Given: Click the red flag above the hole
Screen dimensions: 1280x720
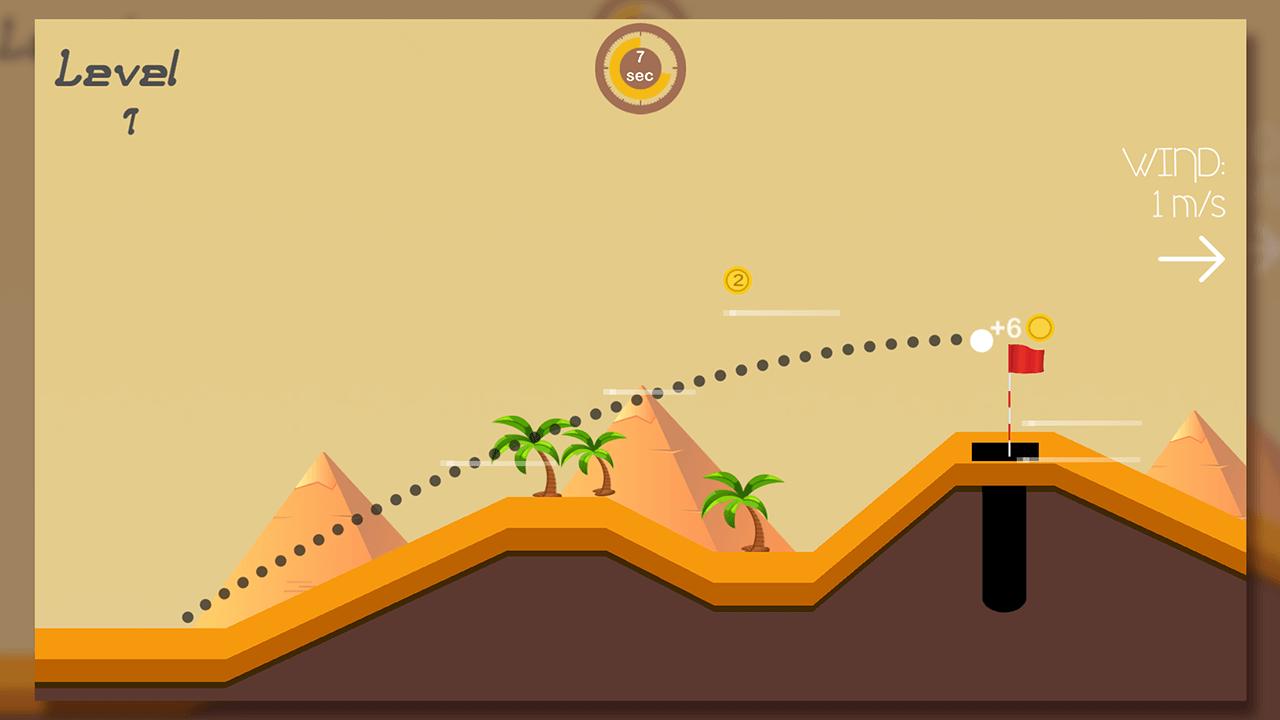Looking at the screenshot, I should (1026, 359).
